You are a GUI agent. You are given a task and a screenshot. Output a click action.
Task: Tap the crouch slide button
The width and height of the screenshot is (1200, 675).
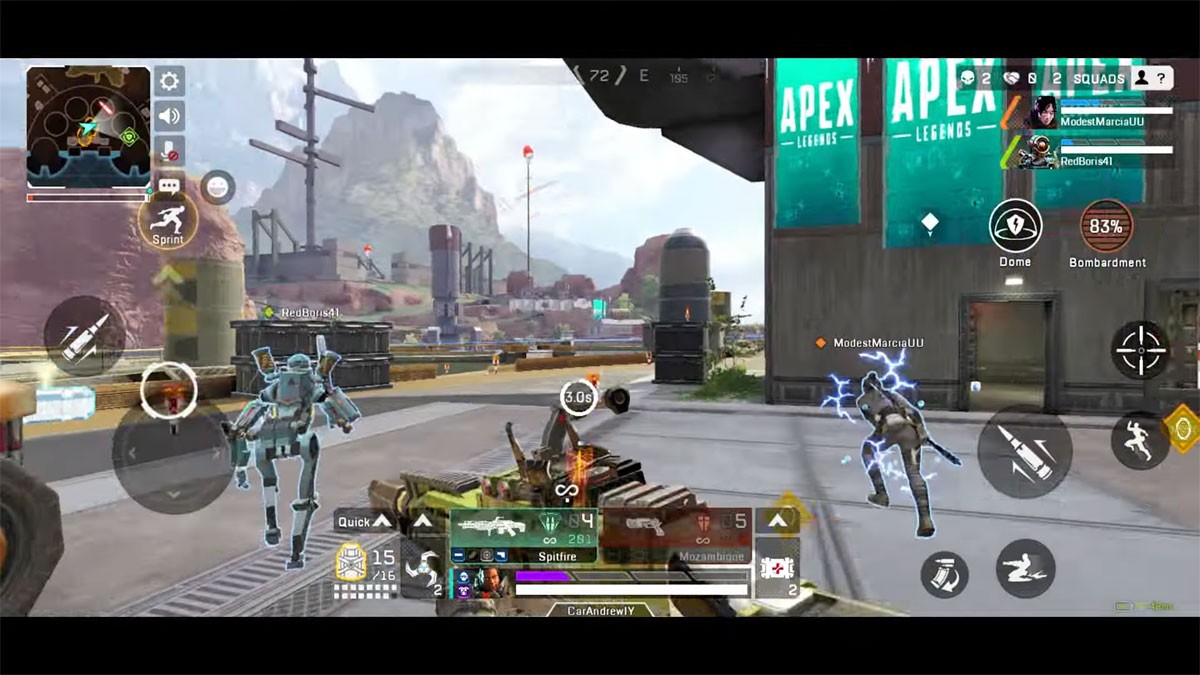pos(1025,568)
